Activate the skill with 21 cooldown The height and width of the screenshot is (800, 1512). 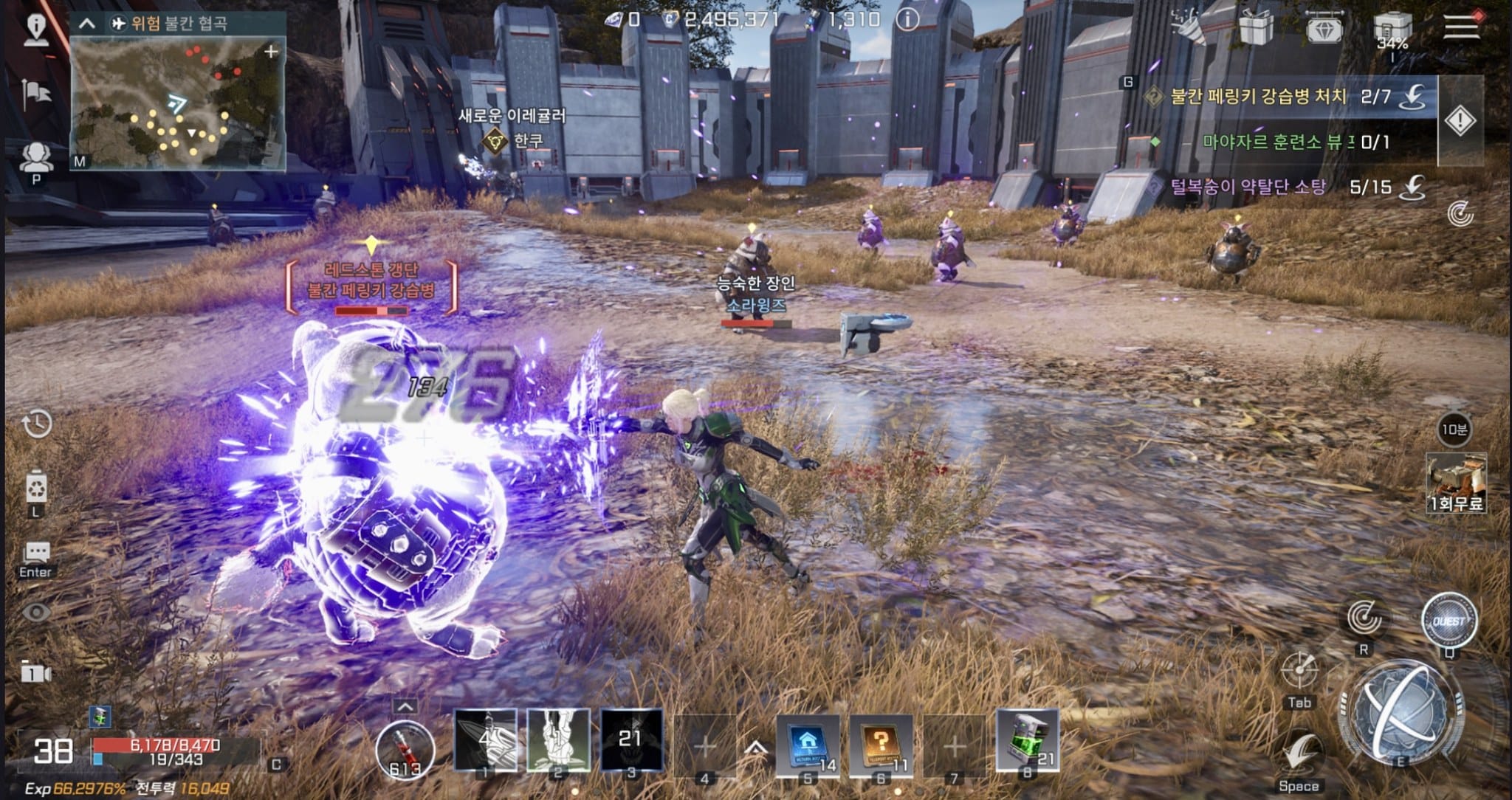point(630,740)
